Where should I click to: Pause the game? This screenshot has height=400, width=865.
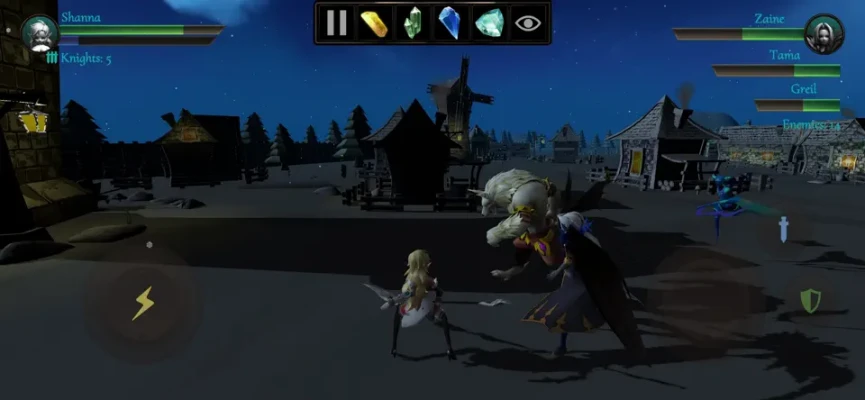tap(337, 22)
